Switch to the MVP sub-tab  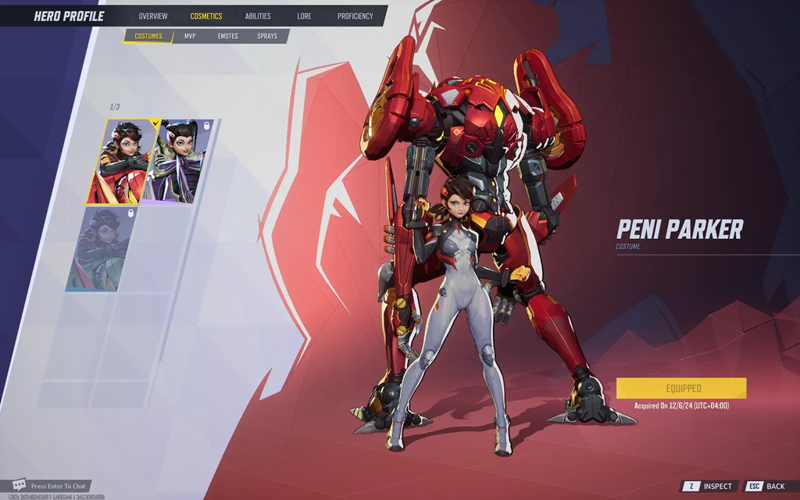[190, 36]
